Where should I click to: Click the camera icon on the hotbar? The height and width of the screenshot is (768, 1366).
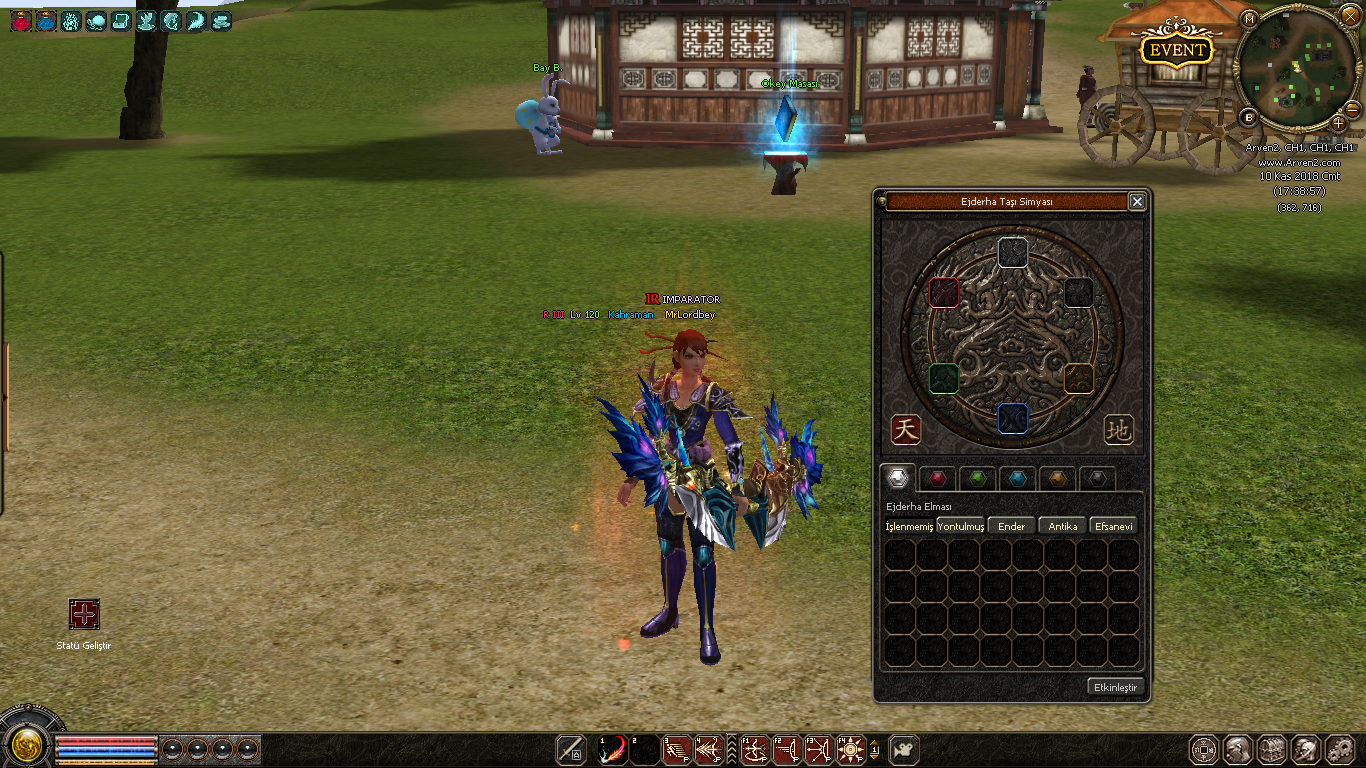click(904, 749)
